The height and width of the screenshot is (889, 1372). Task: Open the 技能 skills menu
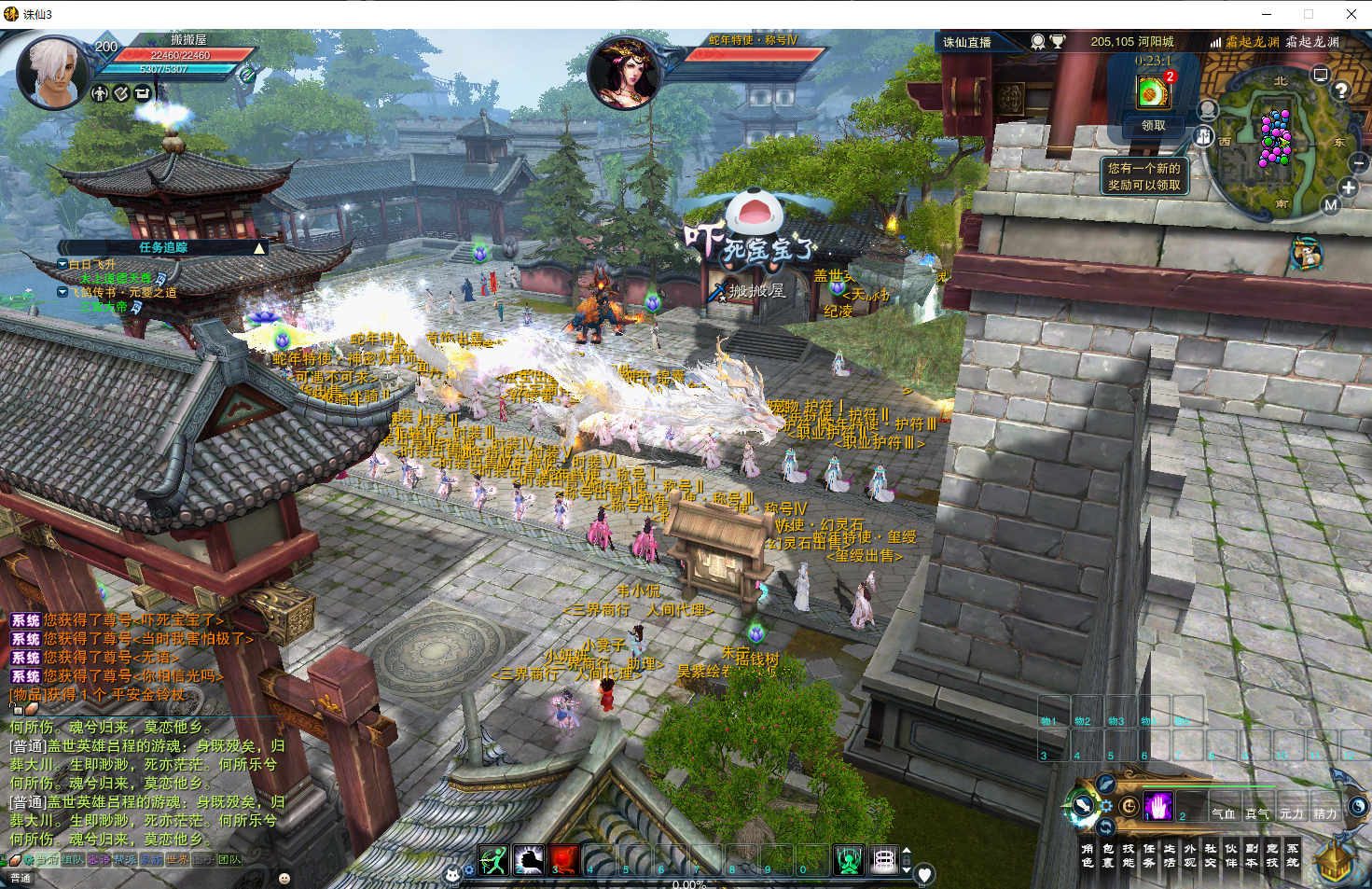1129,855
